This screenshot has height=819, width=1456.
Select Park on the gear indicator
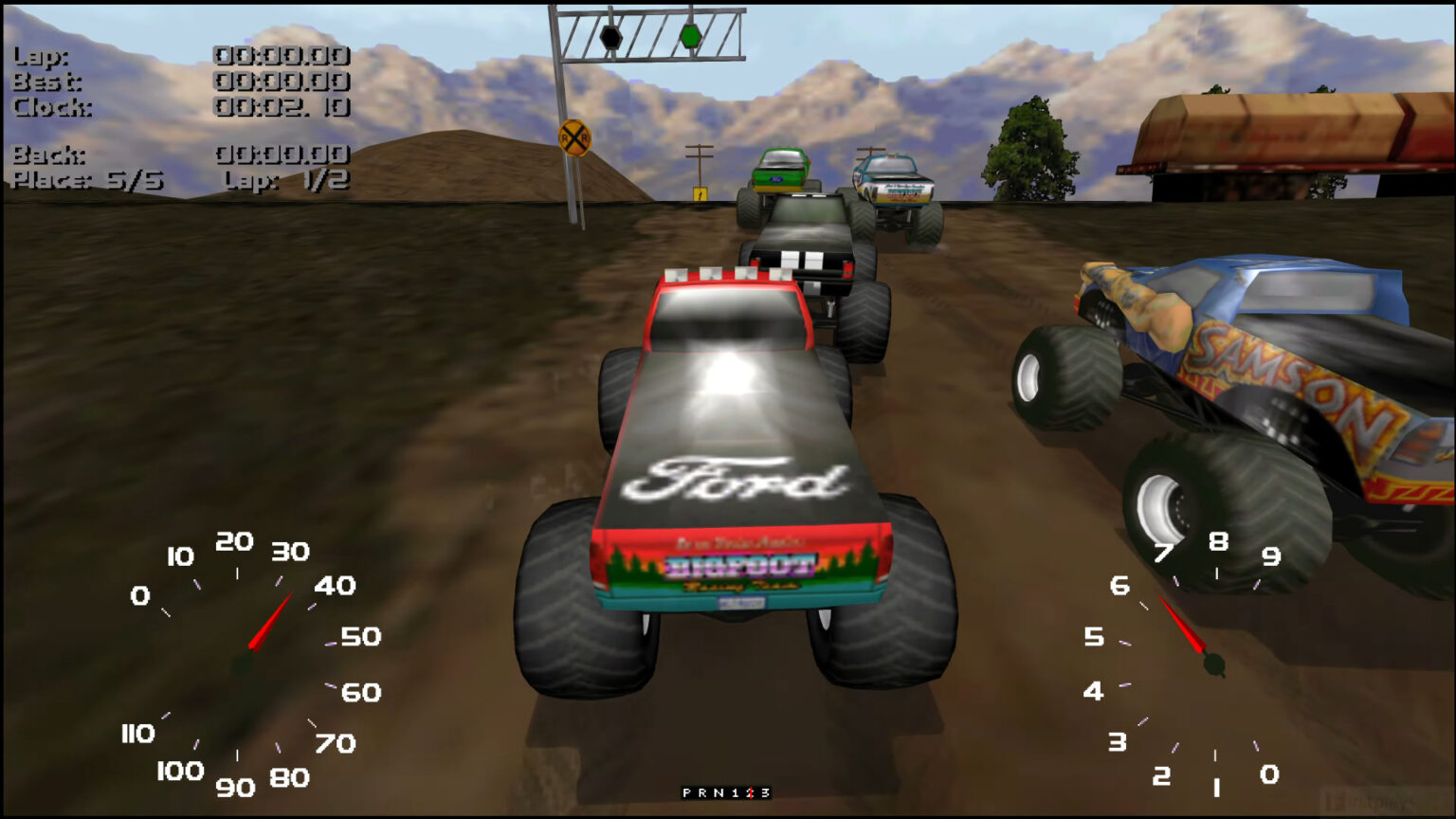coord(685,792)
